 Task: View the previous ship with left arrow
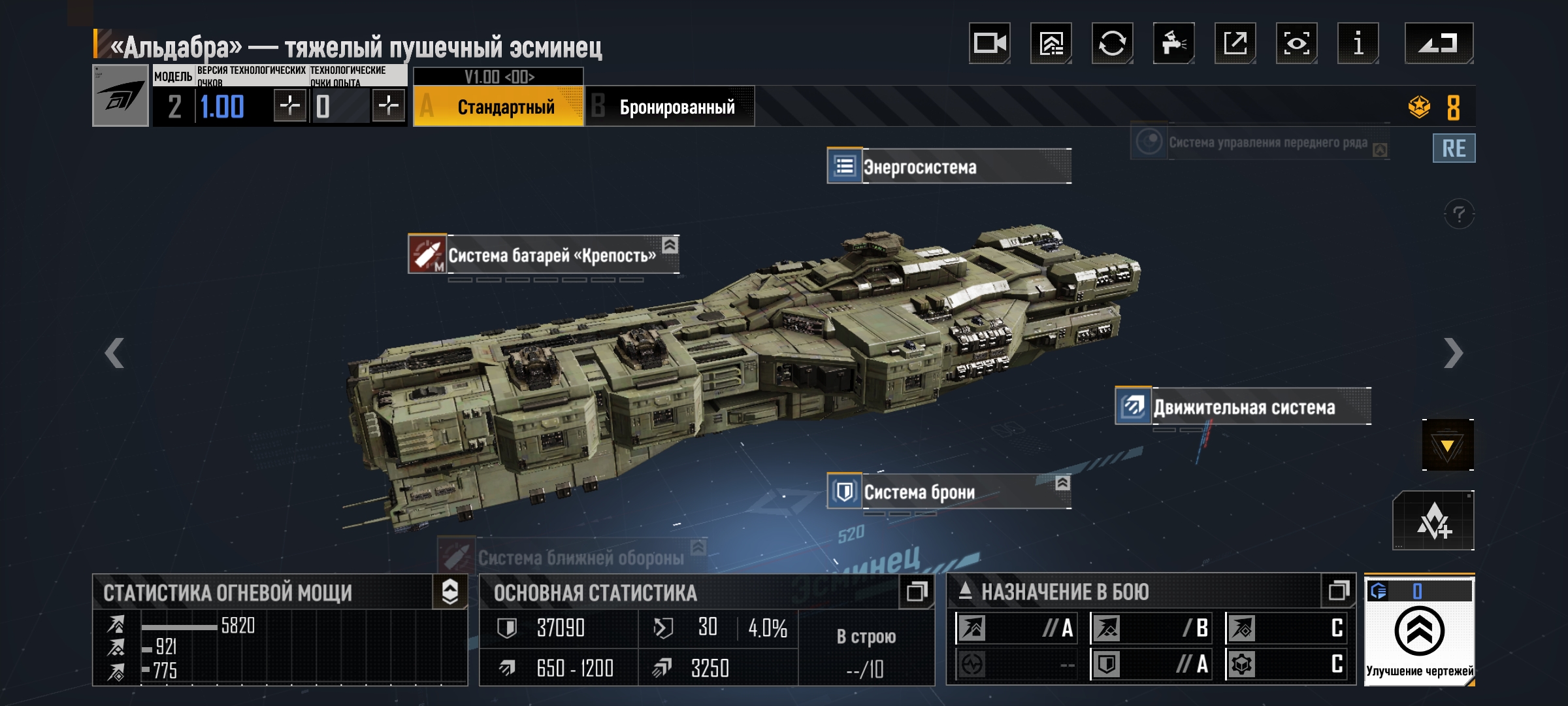(x=115, y=354)
